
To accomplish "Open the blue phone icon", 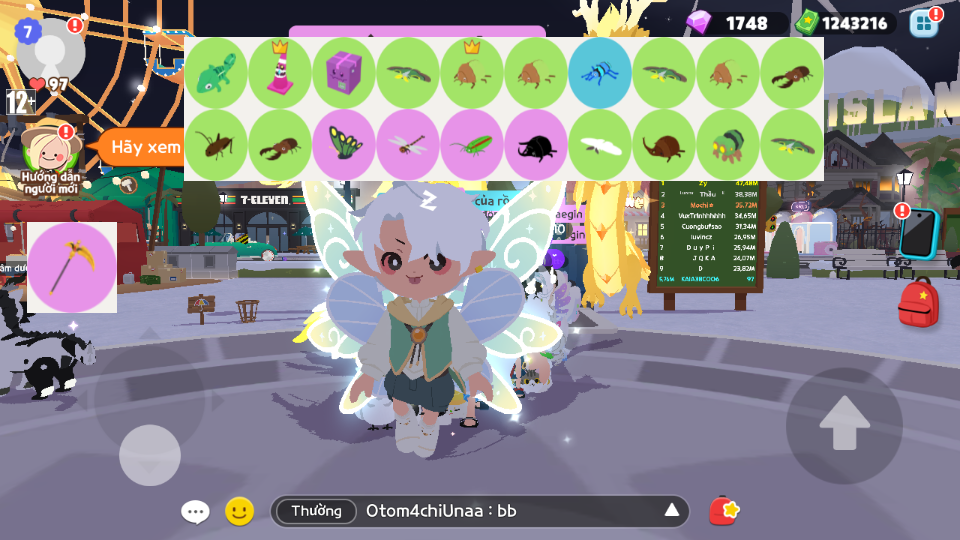I will tap(917, 233).
